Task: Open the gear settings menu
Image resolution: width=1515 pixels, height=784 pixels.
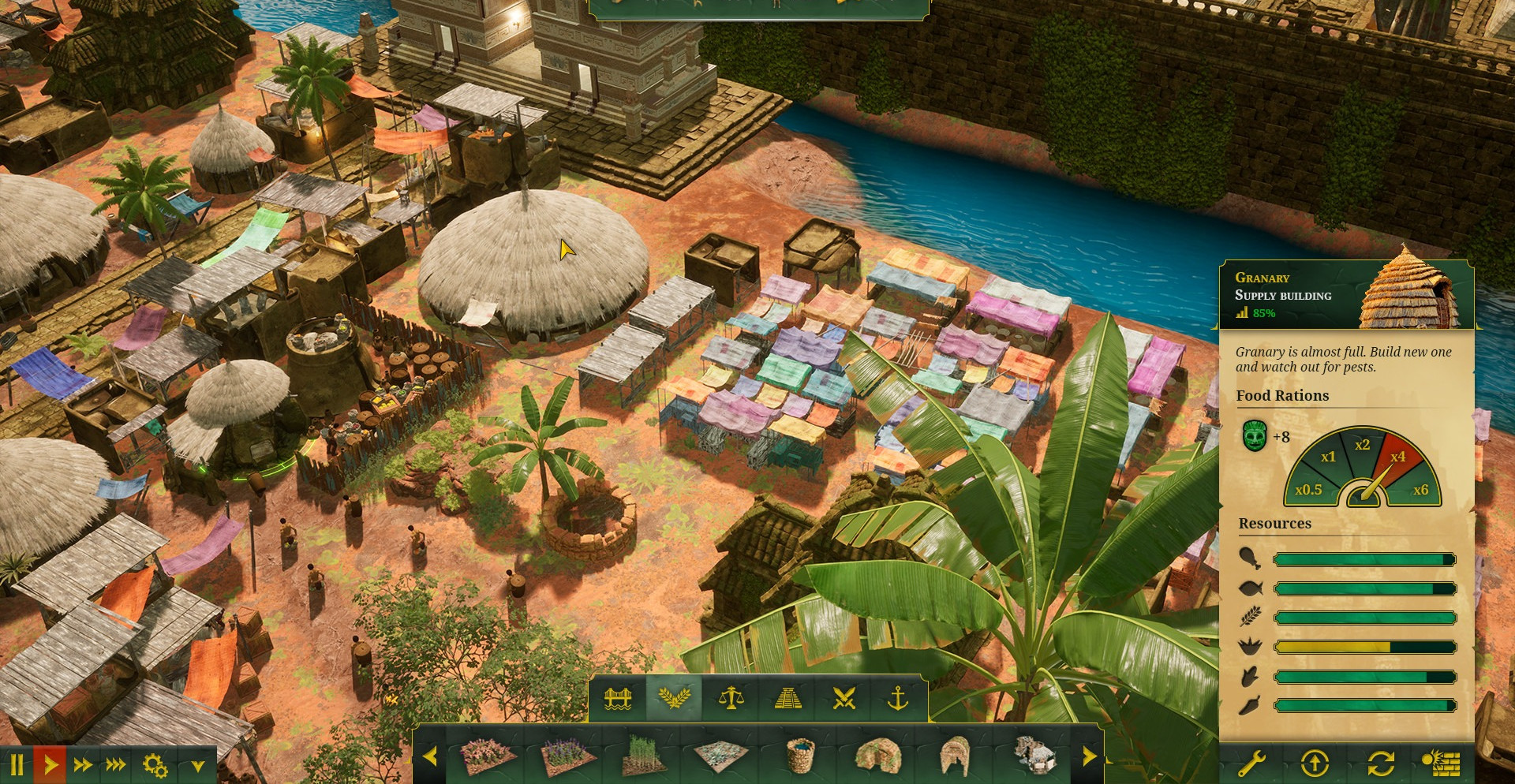Action: click(x=155, y=764)
